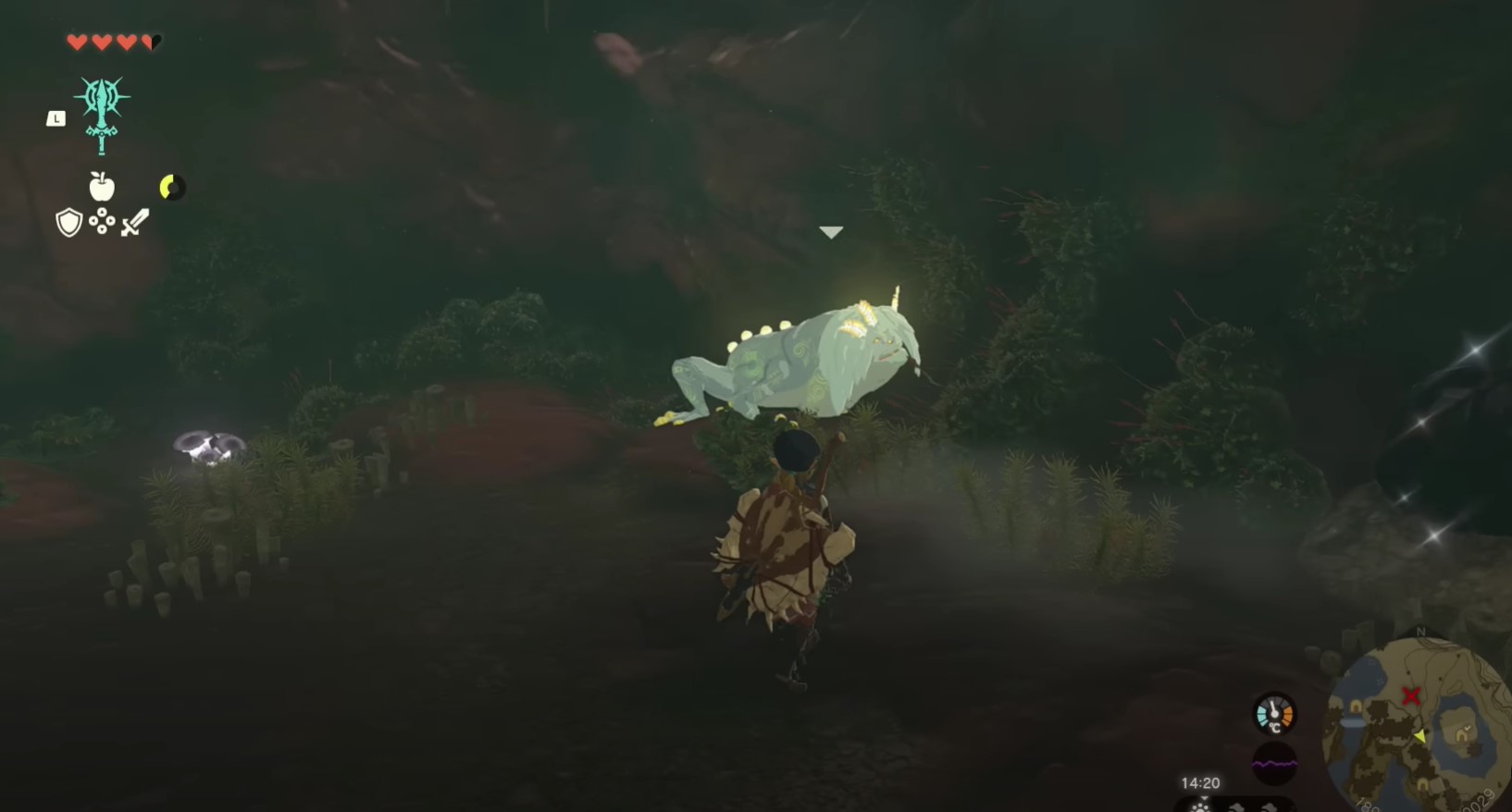Click the cave shrine icon on the minimap
This screenshot has width=1512, height=812.
[1461, 736]
